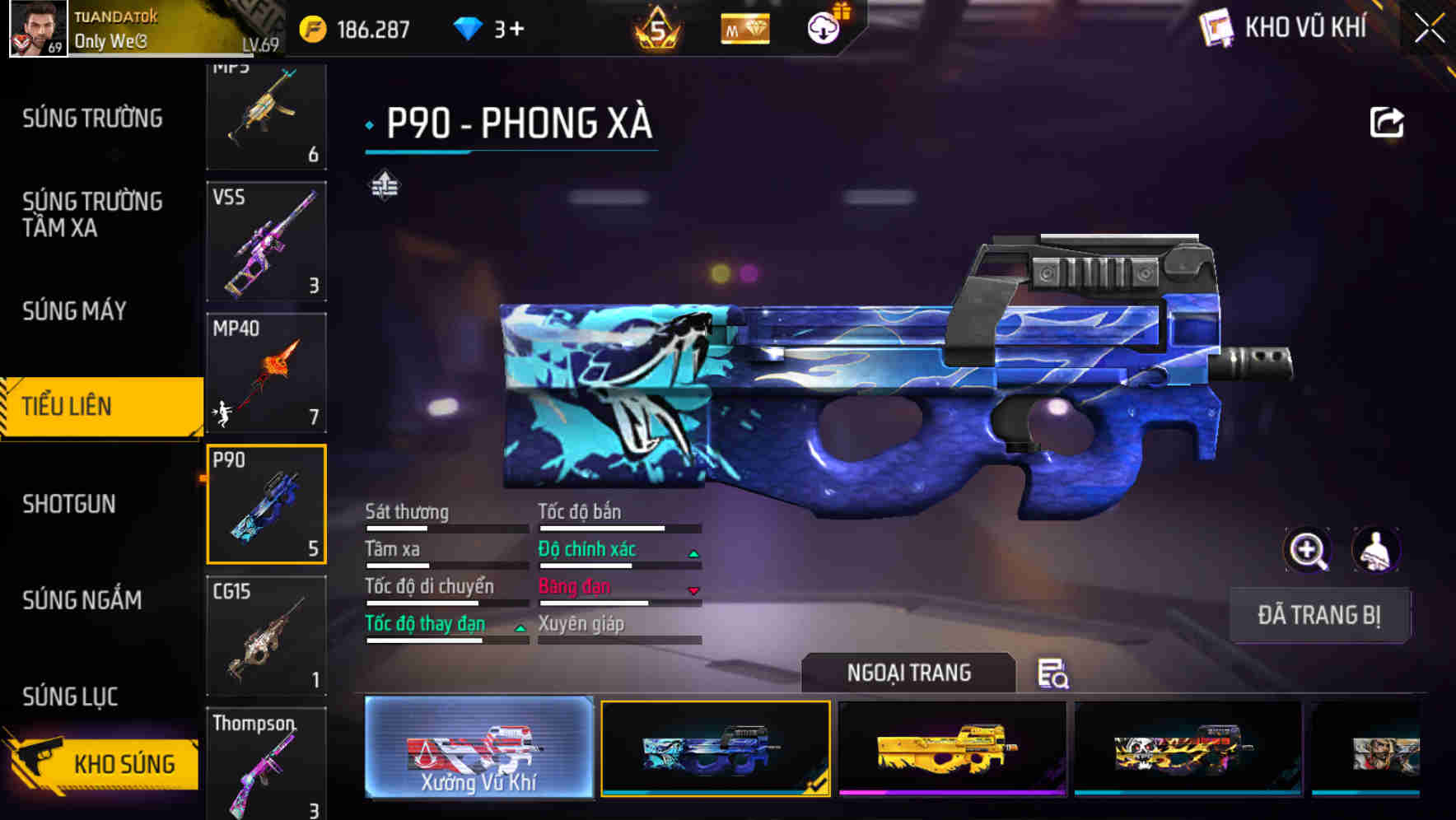Screen dimensions: 1456x820
Task: Click the green indicator beside Tốc độ thay đạn
Action: (x=520, y=627)
